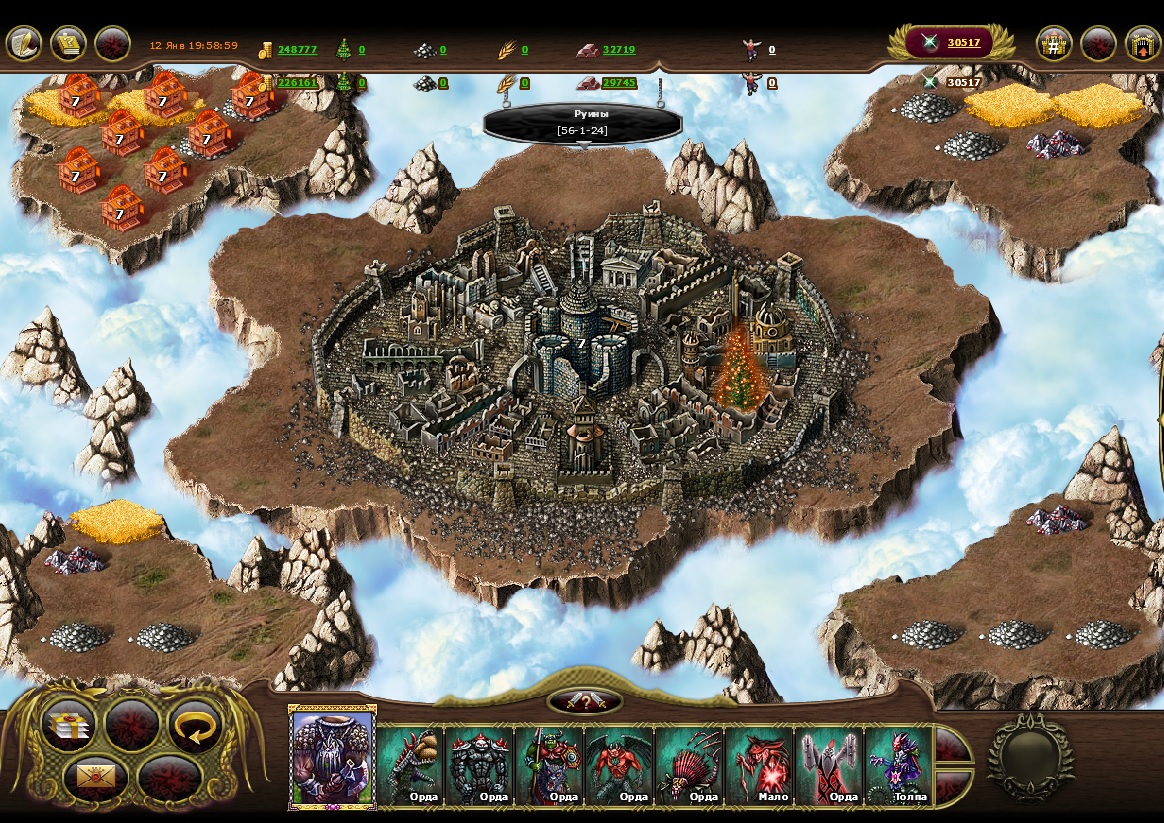Open the gold book icon in the top bar
1164x823 pixels.
(68, 44)
